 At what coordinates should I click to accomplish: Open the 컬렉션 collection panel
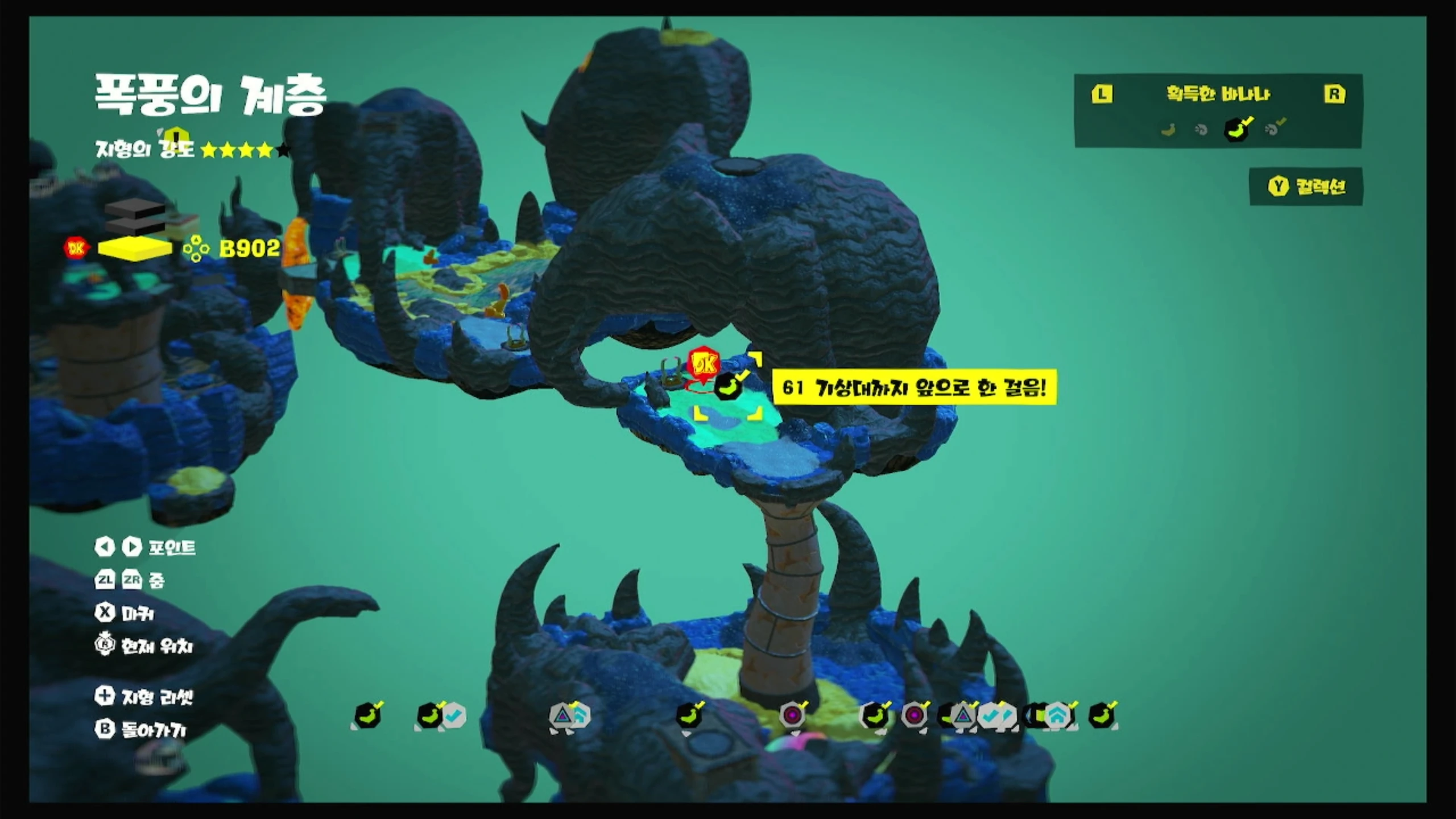(1306, 187)
